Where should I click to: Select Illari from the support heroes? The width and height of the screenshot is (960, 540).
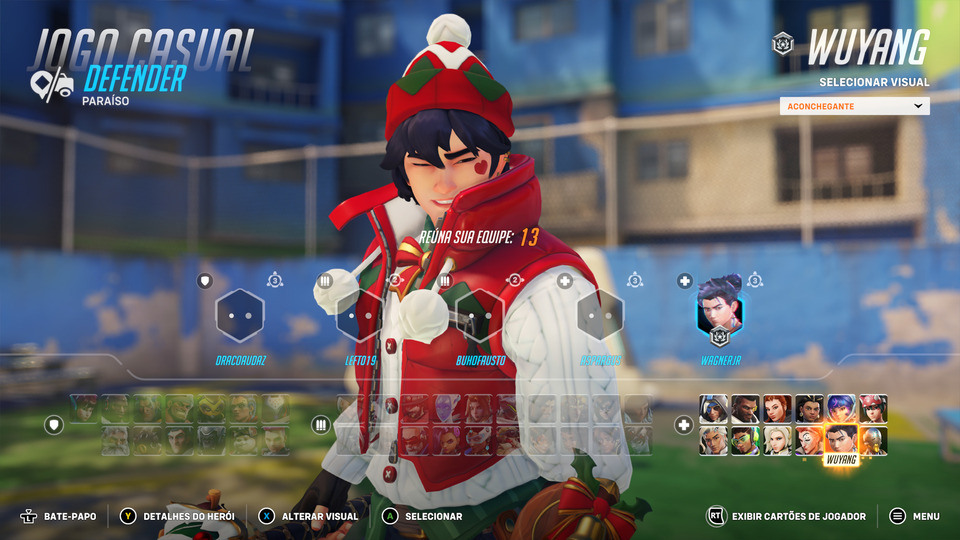[x=808, y=408]
